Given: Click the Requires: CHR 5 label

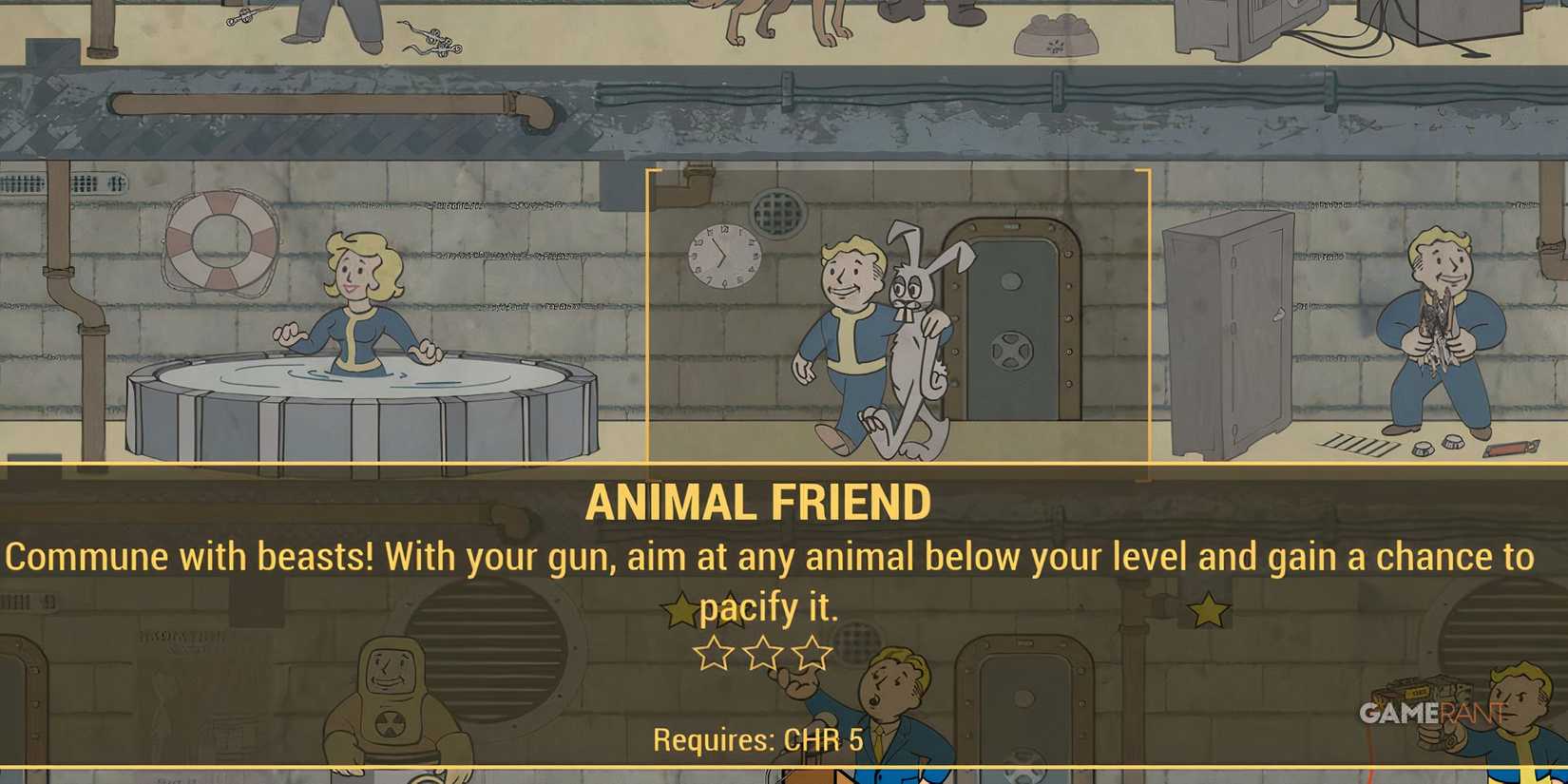Looking at the screenshot, I should coord(755,739).
